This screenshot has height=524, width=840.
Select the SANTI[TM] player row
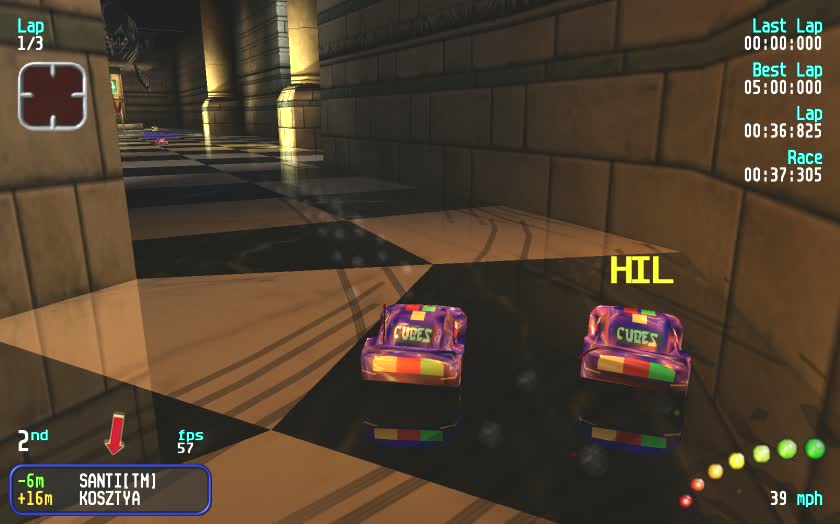point(110,481)
